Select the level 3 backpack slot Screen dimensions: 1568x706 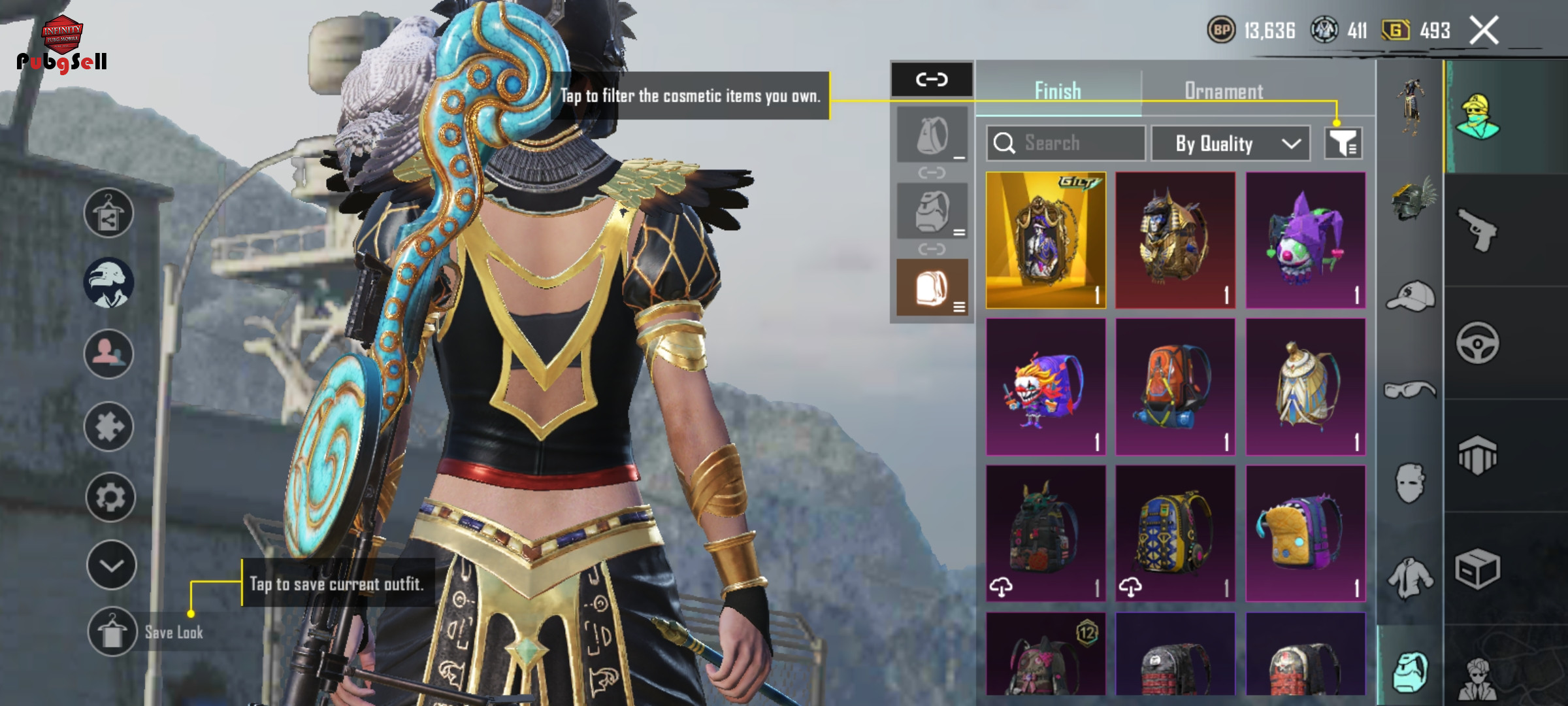932,288
